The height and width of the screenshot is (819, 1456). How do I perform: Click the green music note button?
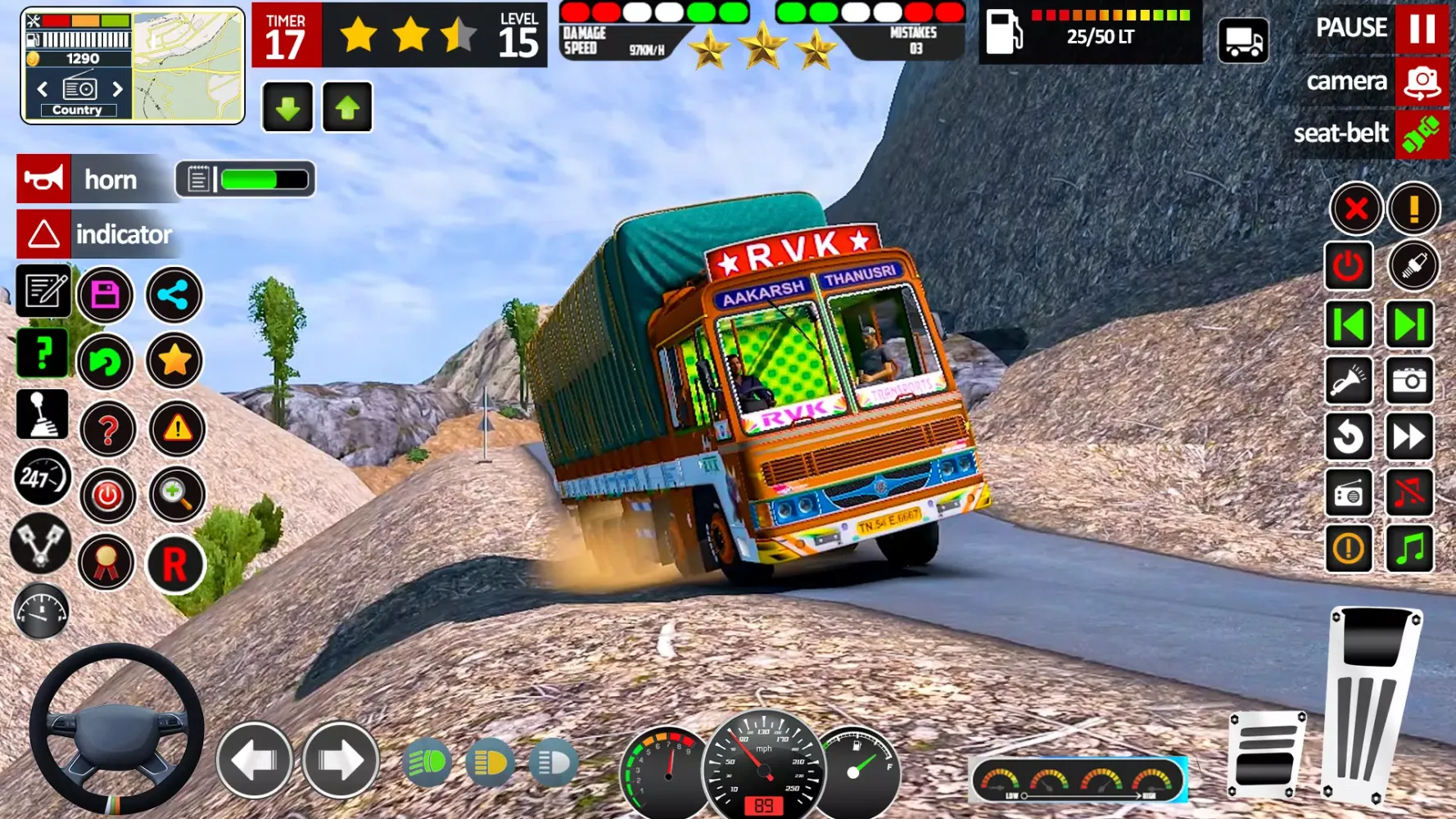[1409, 548]
